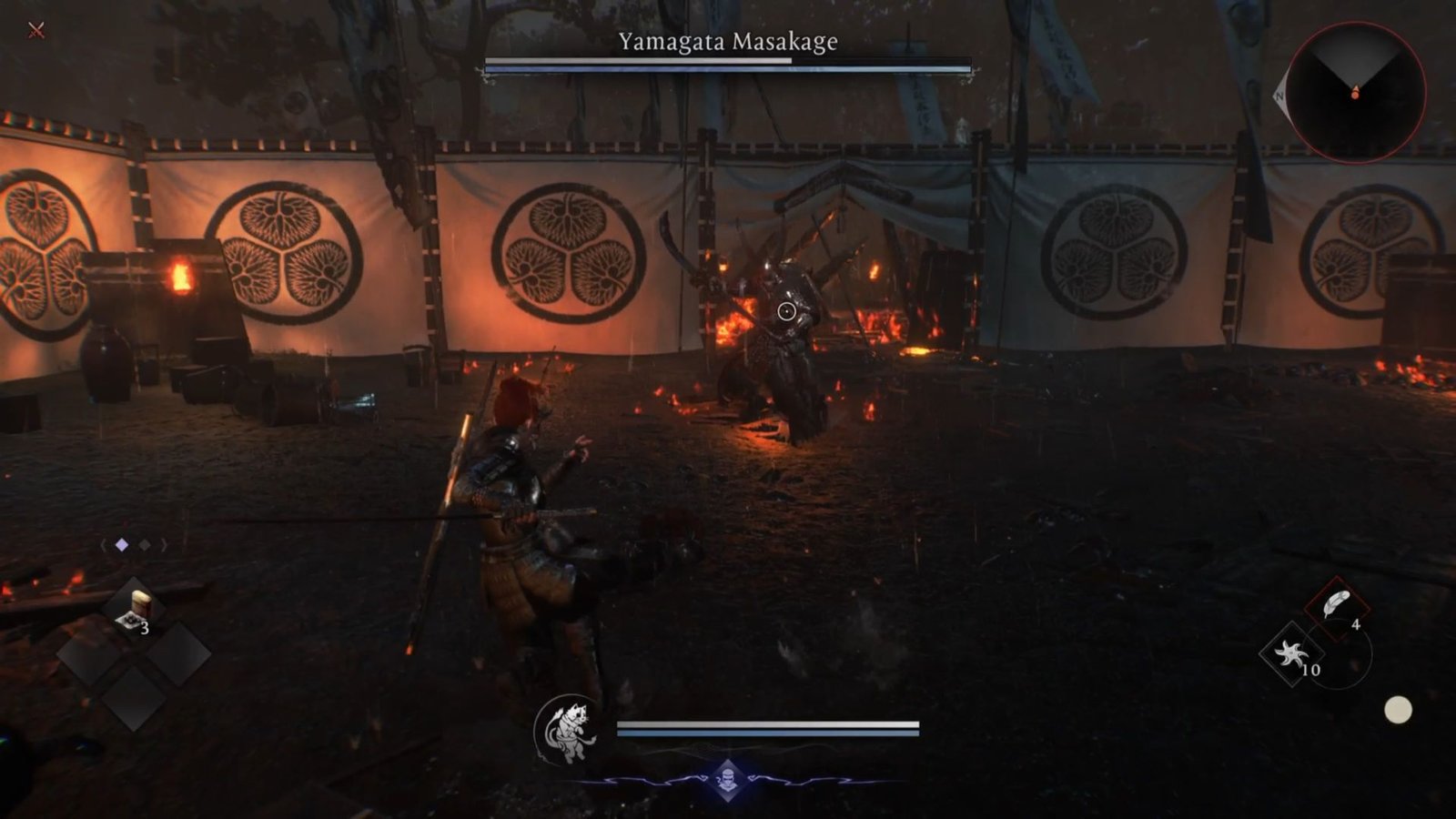Click the ninja head diamond icon below the gauge
1456x819 pixels.
(x=728, y=779)
